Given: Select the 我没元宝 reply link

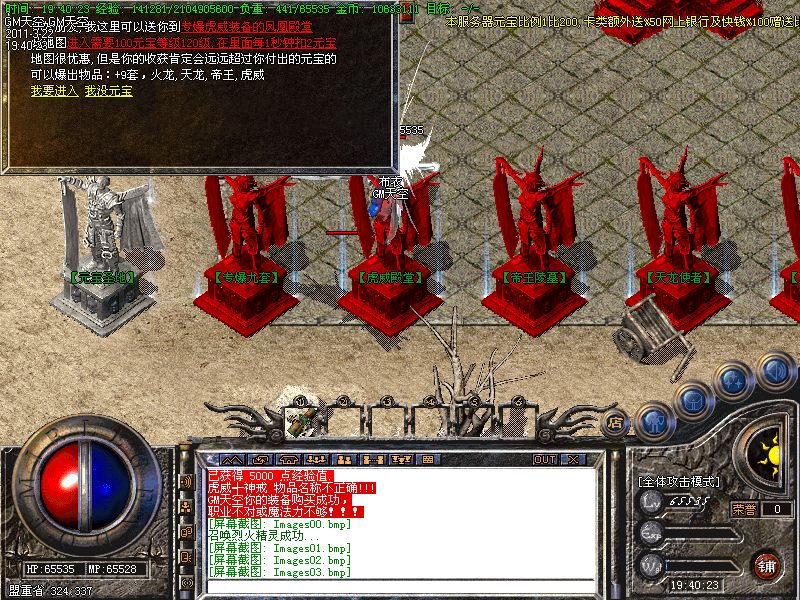Looking at the screenshot, I should (x=109, y=90).
